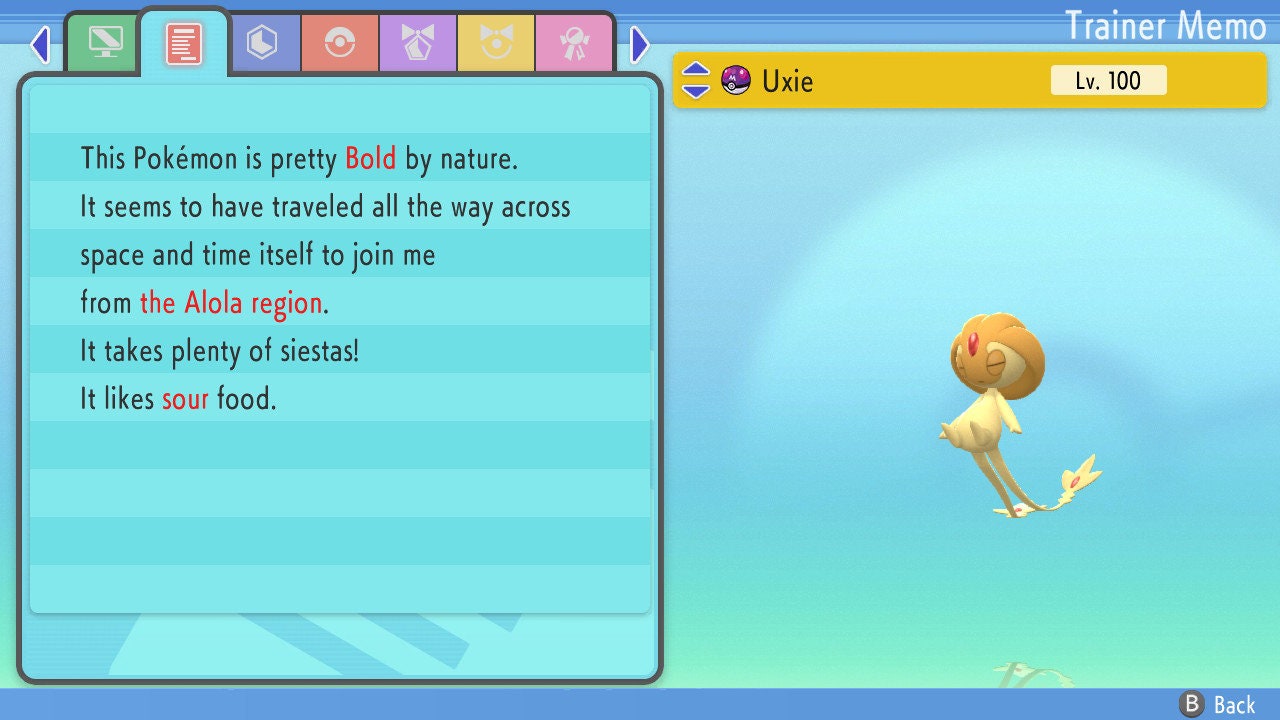
Task: Open the blue hexagon stats tab
Action: coord(262,43)
